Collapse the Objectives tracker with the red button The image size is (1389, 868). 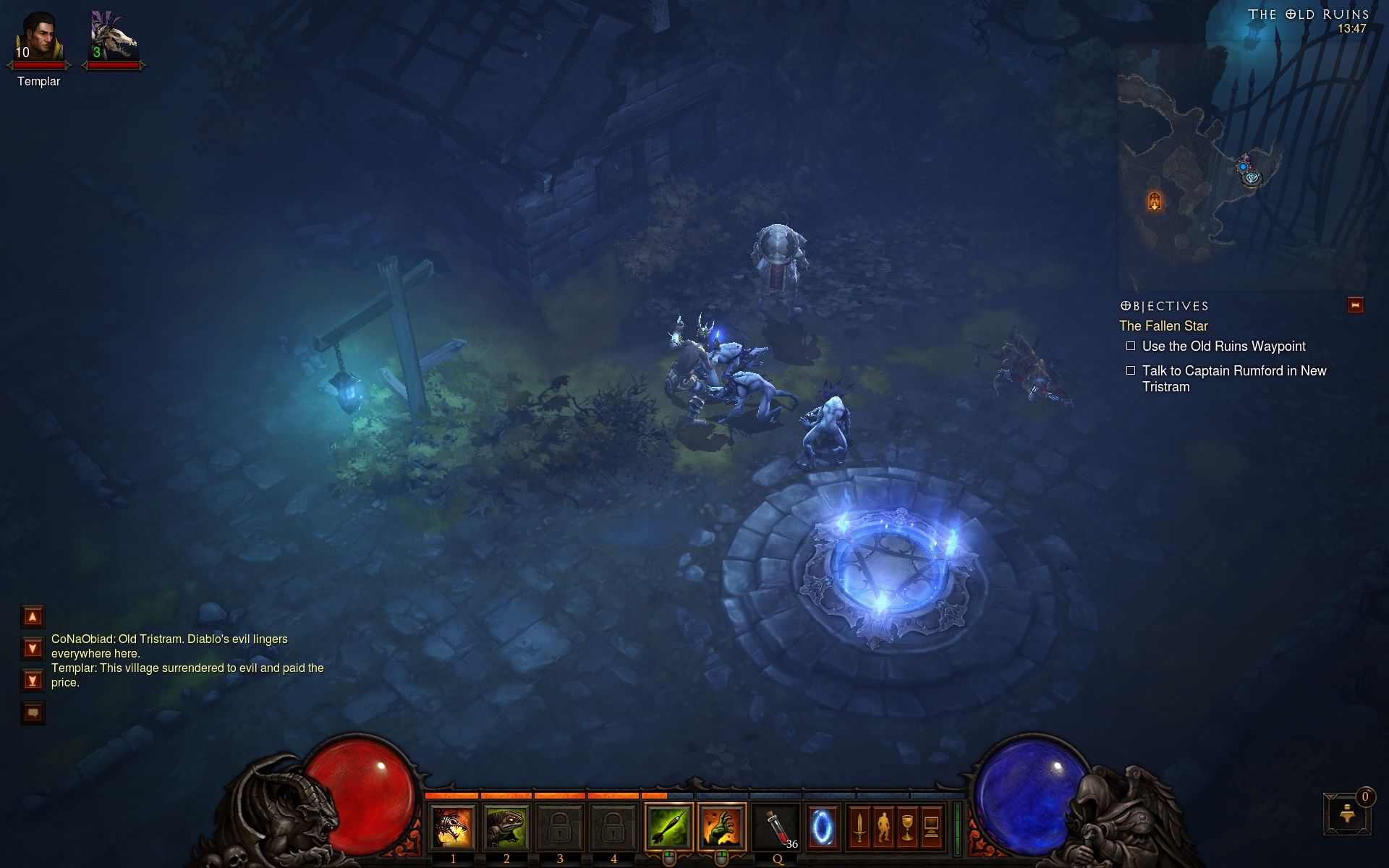click(x=1355, y=305)
